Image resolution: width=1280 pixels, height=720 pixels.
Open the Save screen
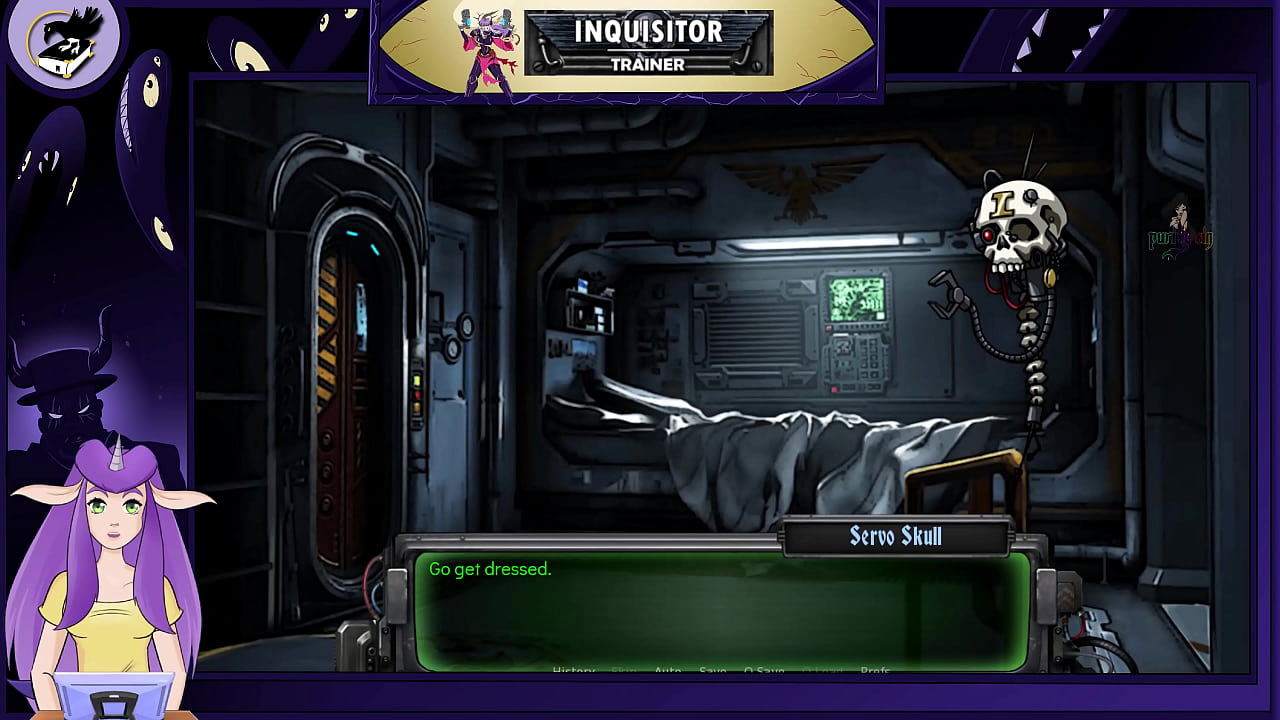[712, 670]
